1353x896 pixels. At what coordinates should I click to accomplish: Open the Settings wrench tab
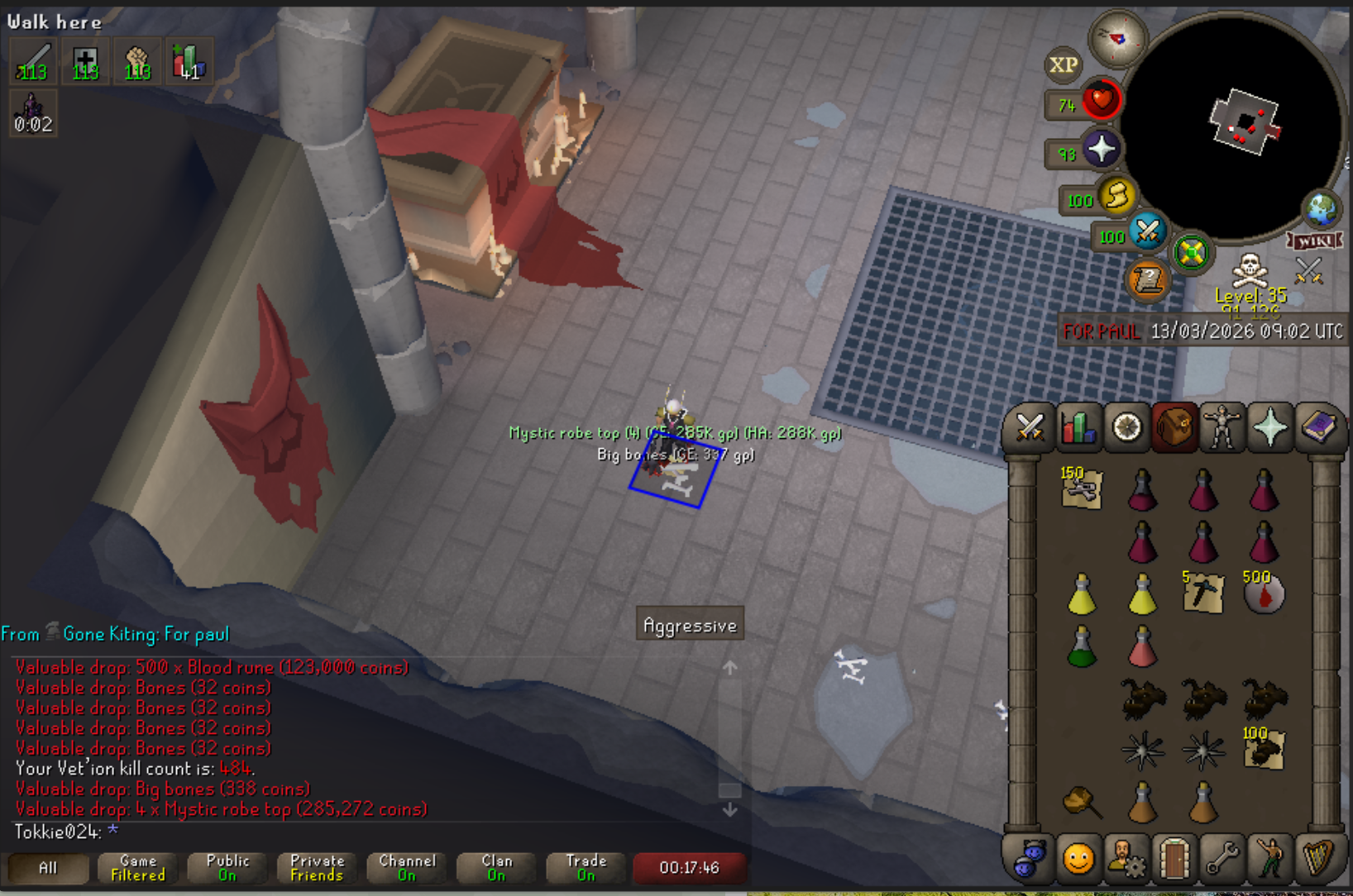tap(1222, 860)
